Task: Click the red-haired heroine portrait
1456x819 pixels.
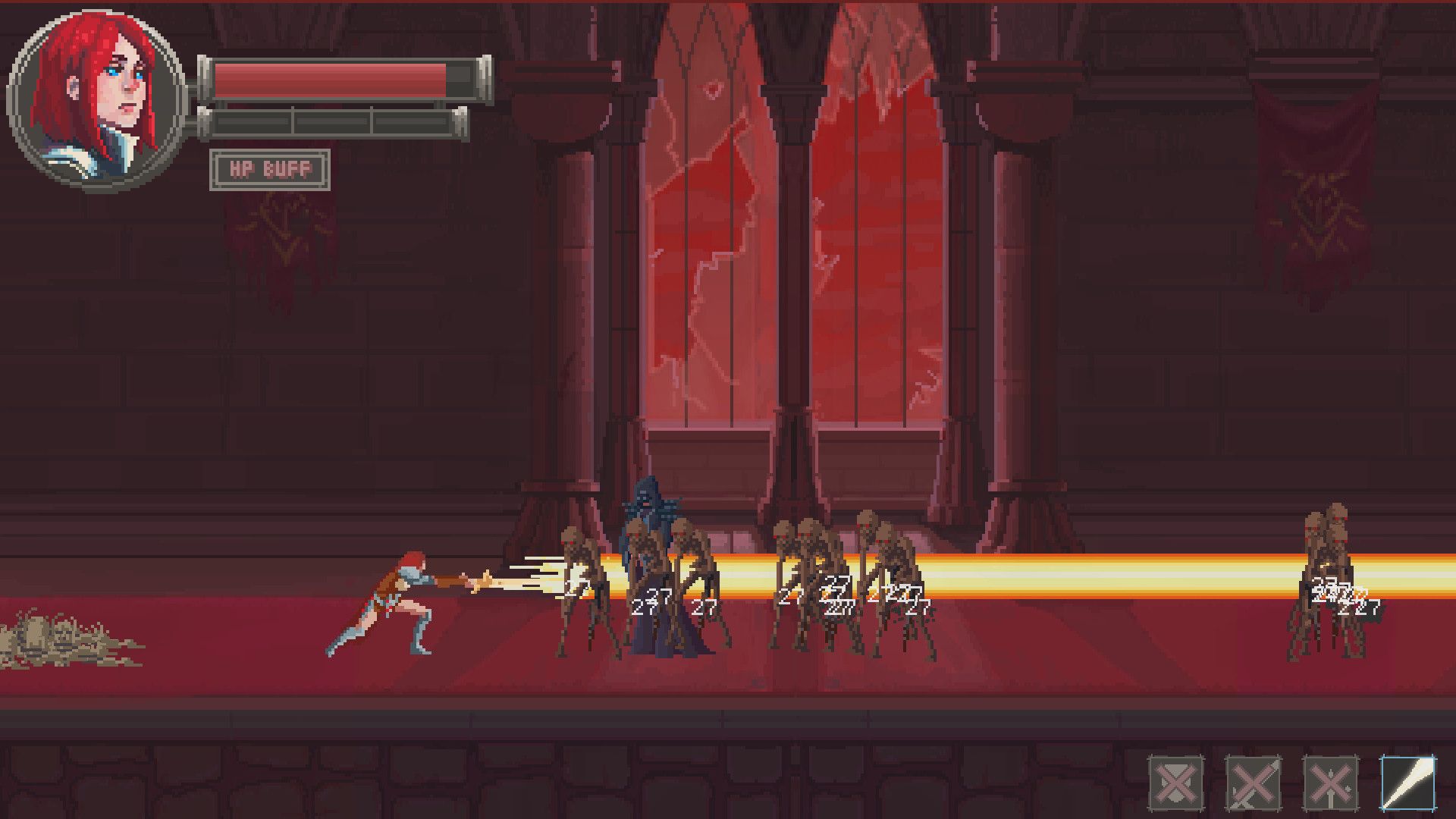Action: coord(96,99)
